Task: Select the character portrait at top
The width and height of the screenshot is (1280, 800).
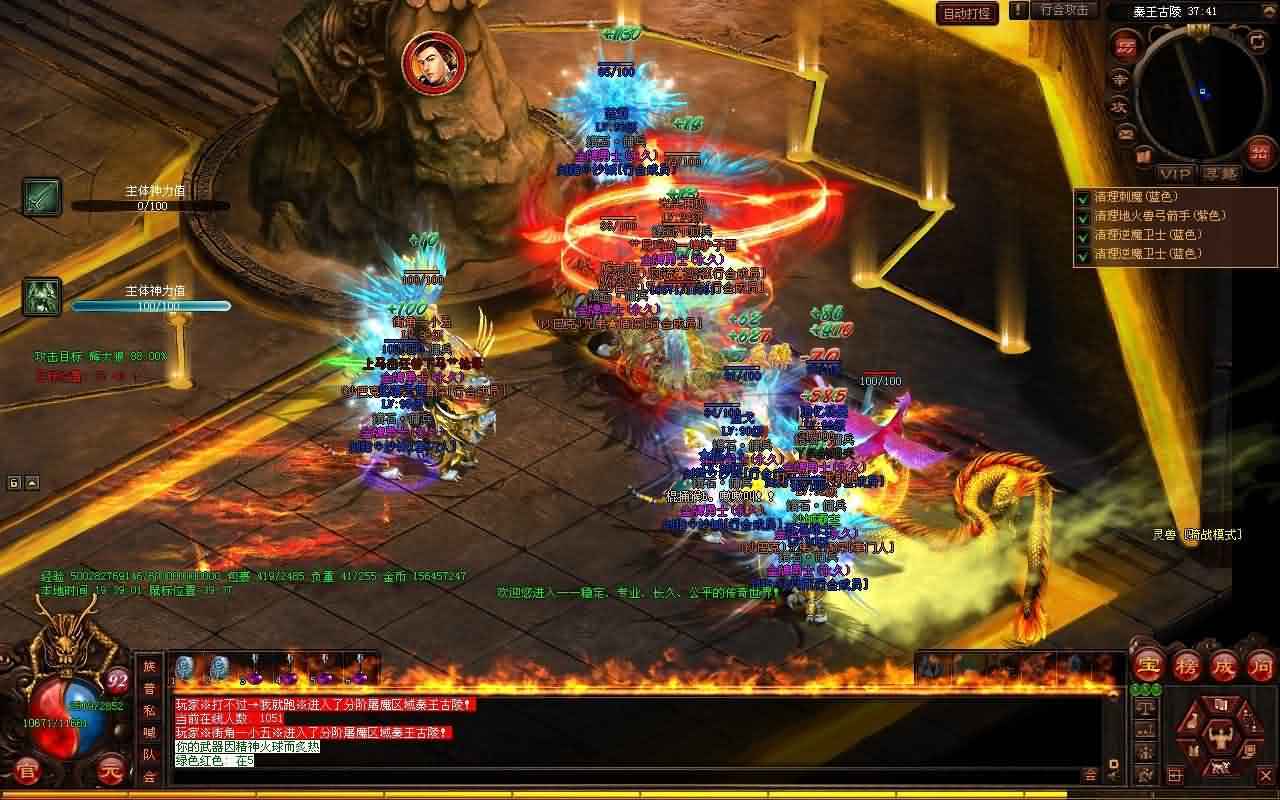Action: [x=434, y=60]
